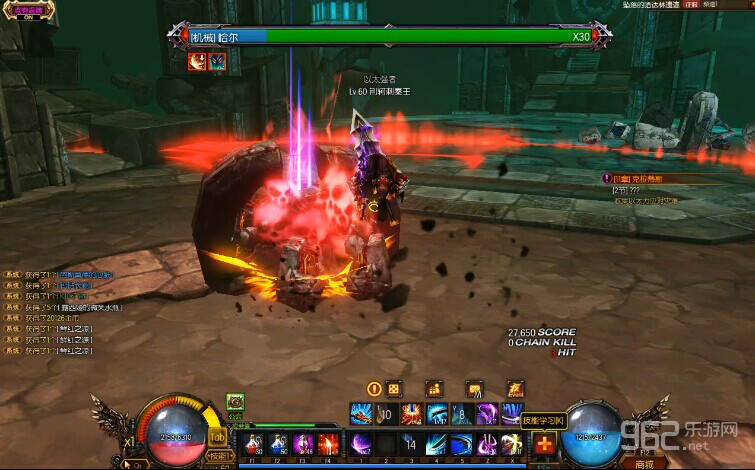755x470 pixels.
Task: Click the boss 机械哈尔 health bar frame
Action: pyautogui.click(x=389, y=36)
